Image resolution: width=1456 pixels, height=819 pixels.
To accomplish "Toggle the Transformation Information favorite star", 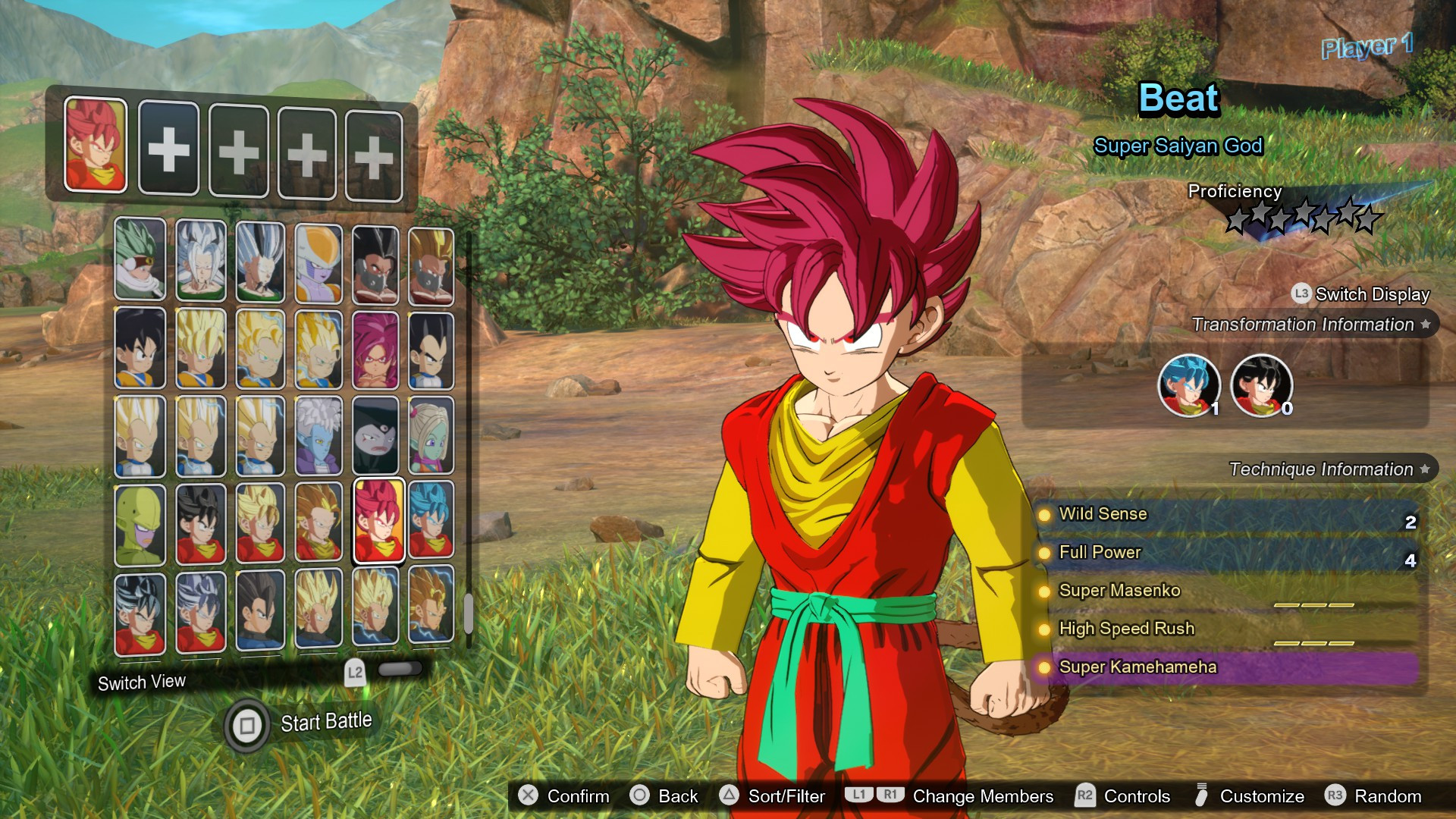I will (1424, 324).
